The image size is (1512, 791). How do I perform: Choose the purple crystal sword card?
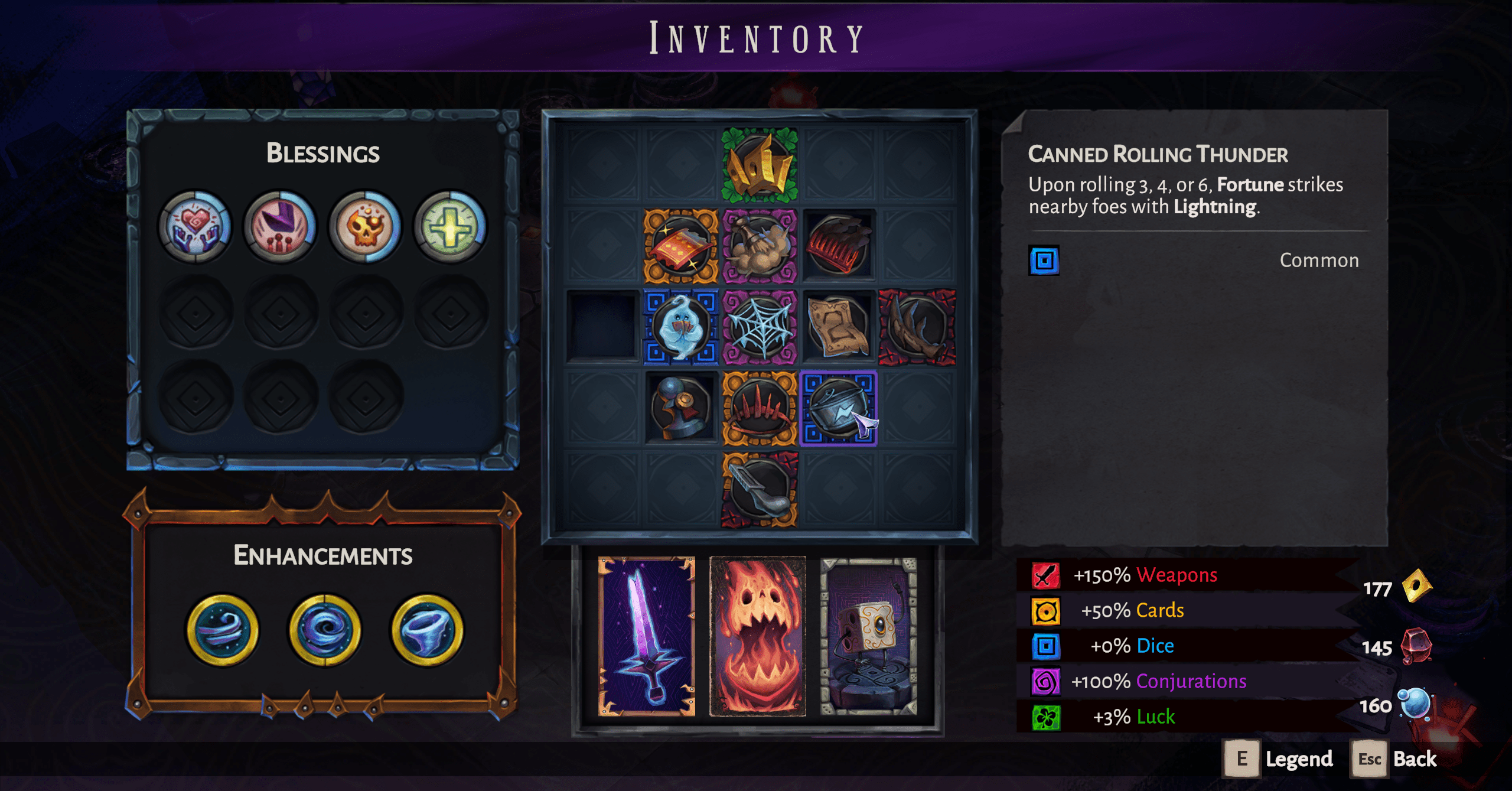(x=647, y=636)
